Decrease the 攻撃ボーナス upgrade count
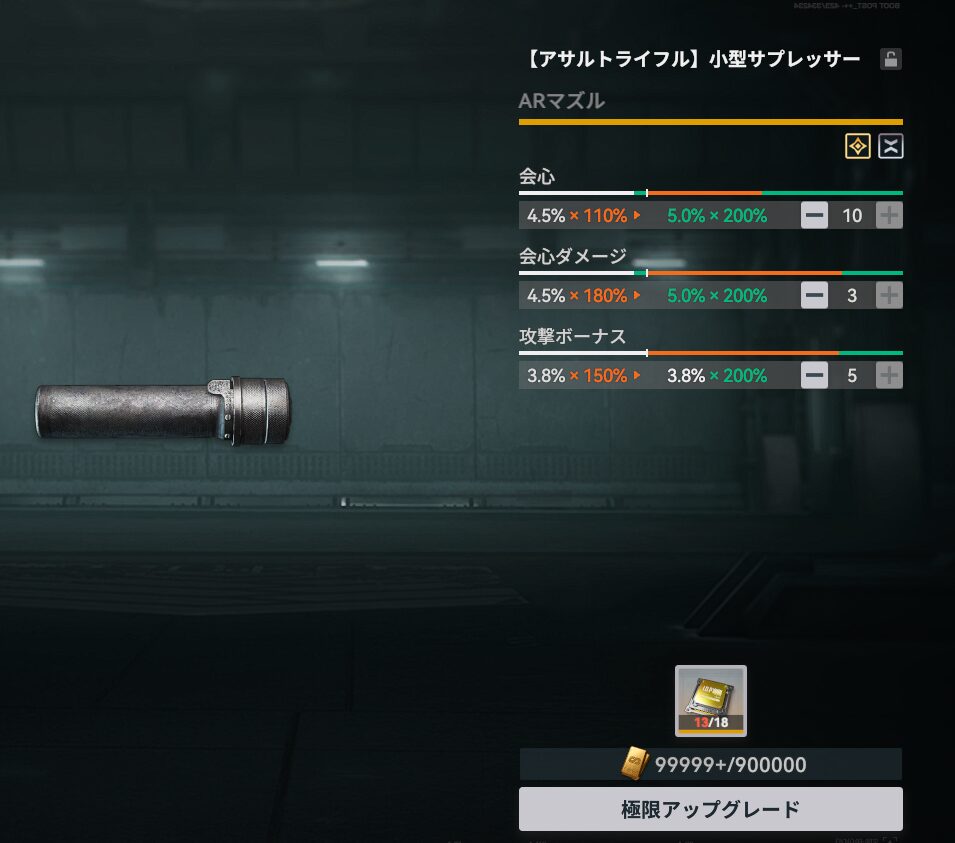 point(815,375)
